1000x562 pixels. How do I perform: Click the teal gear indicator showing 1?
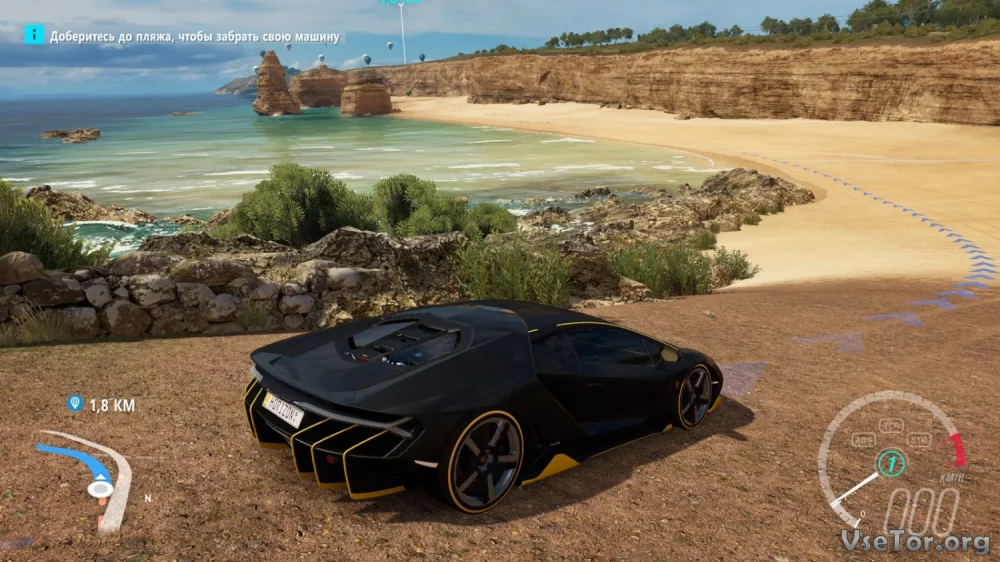pyautogui.click(x=891, y=463)
